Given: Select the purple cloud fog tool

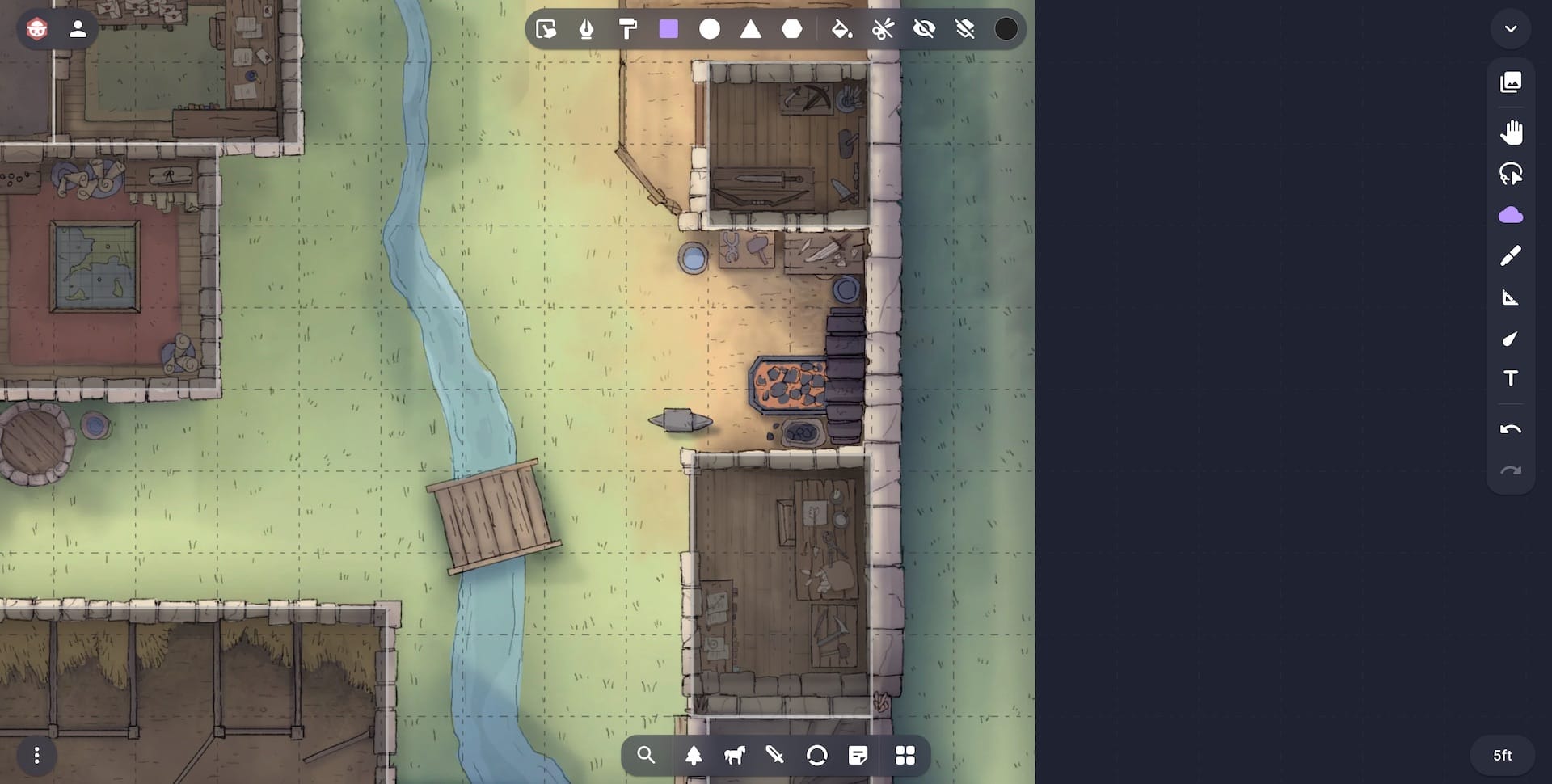Looking at the screenshot, I should point(1511,215).
